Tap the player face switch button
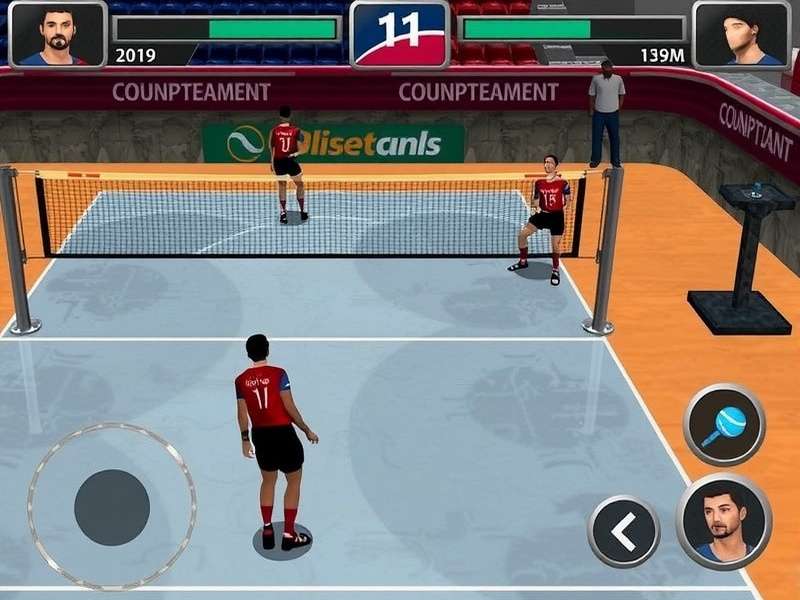The image size is (800, 600). coord(724,521)
